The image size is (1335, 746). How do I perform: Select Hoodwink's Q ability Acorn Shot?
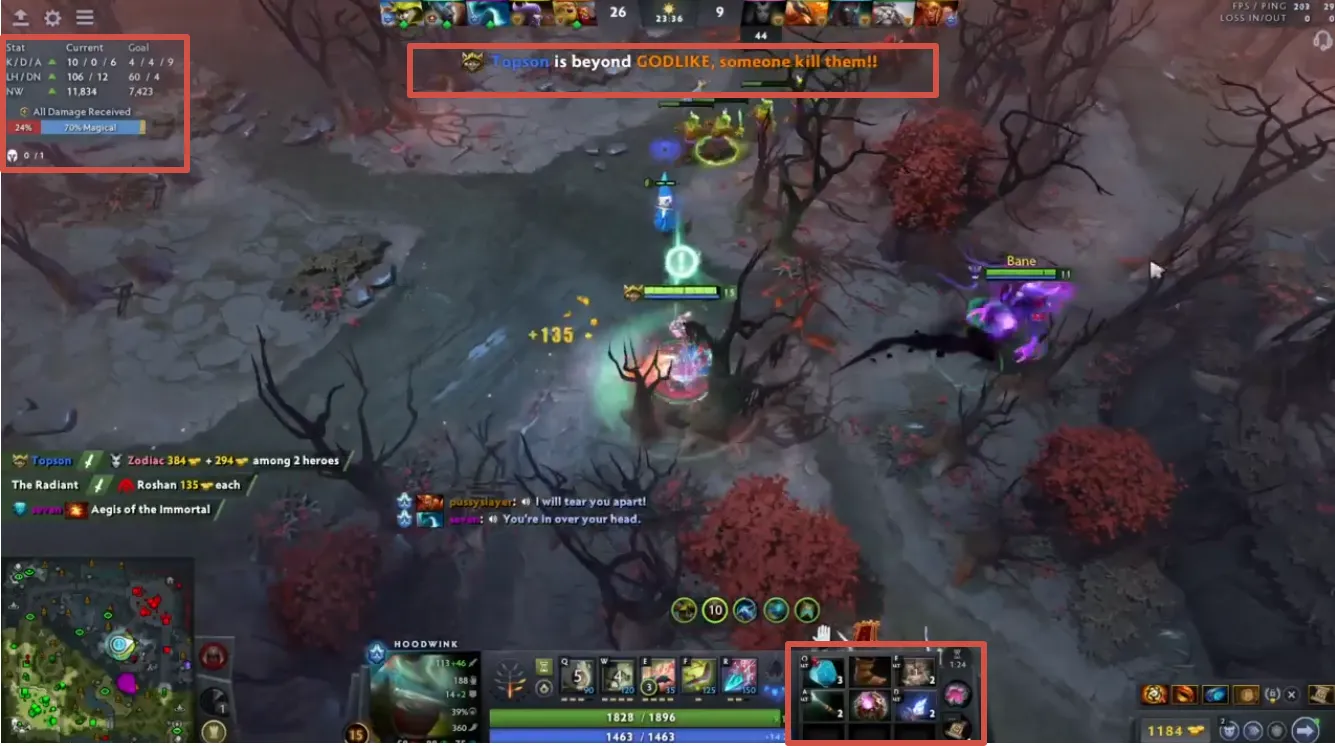[576, 675]
